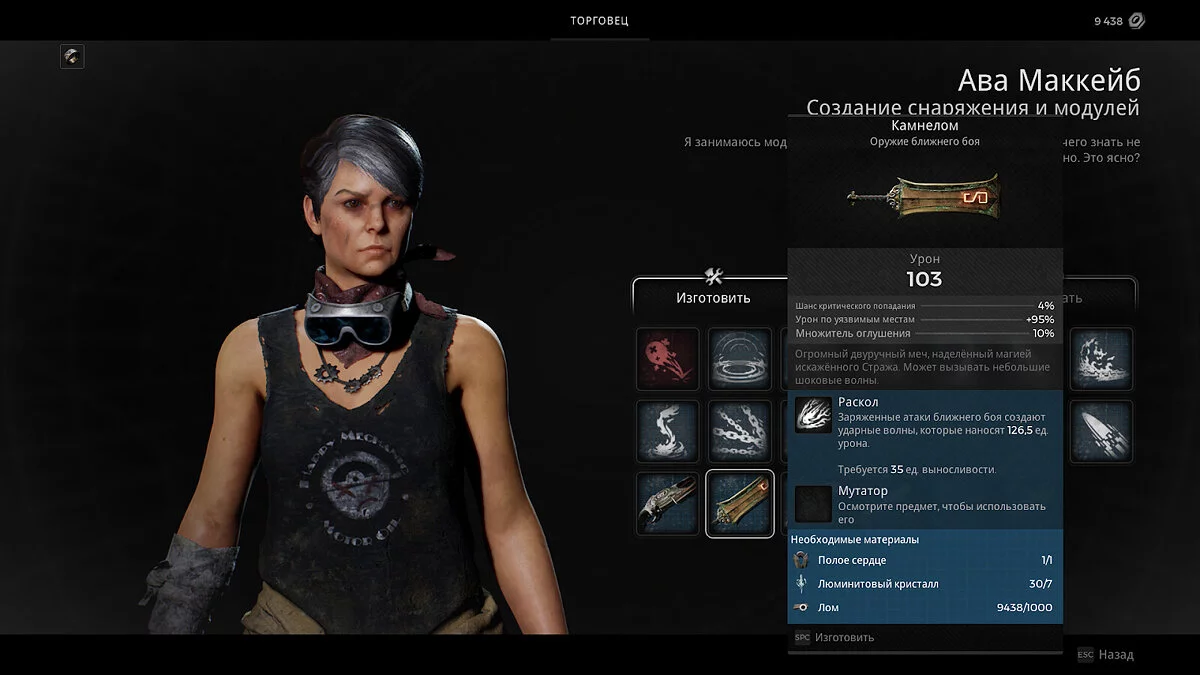Select the Камнелом greatsword slot
This screenshot has height=675, width=1200.
(x=740, y=504)
